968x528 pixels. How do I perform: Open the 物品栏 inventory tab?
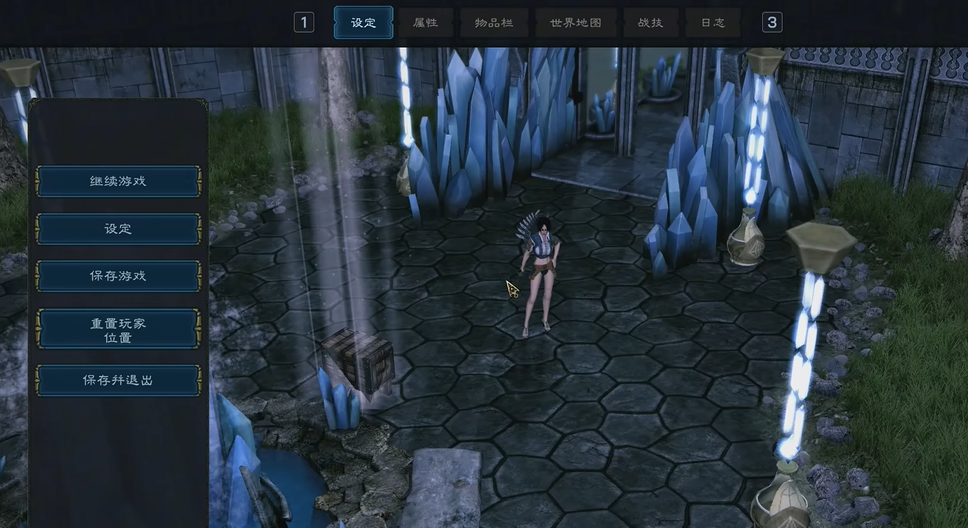494,22
